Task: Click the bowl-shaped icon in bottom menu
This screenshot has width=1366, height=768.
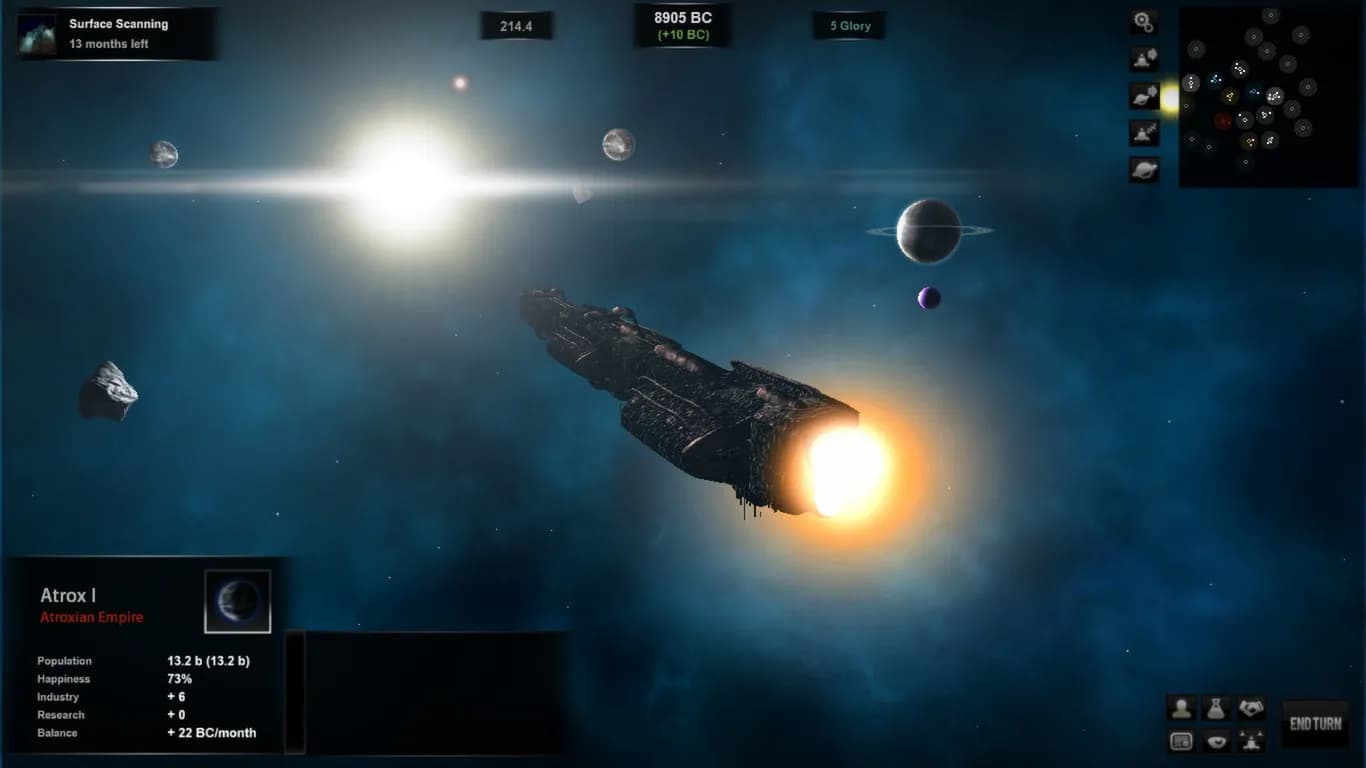Action: point(1216,741)
